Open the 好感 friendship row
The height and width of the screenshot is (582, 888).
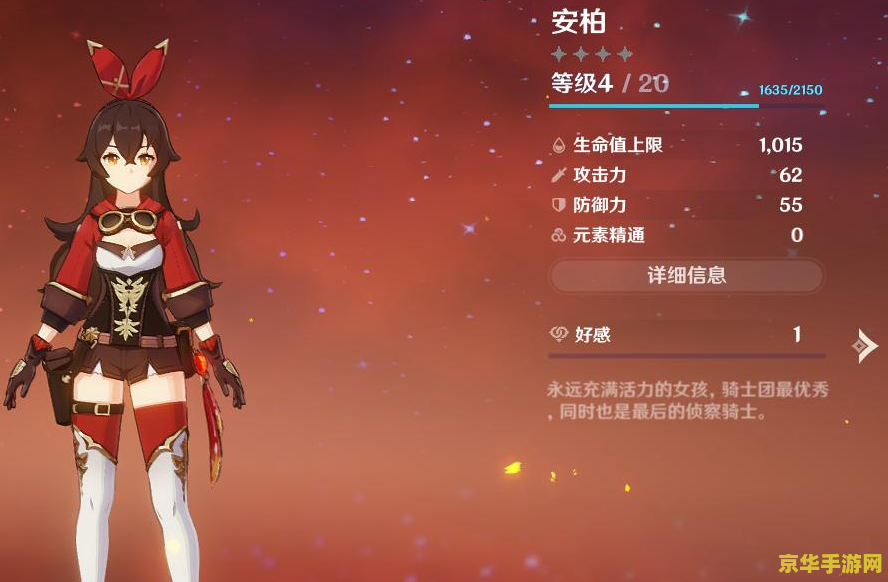click(x=686, y=335)
